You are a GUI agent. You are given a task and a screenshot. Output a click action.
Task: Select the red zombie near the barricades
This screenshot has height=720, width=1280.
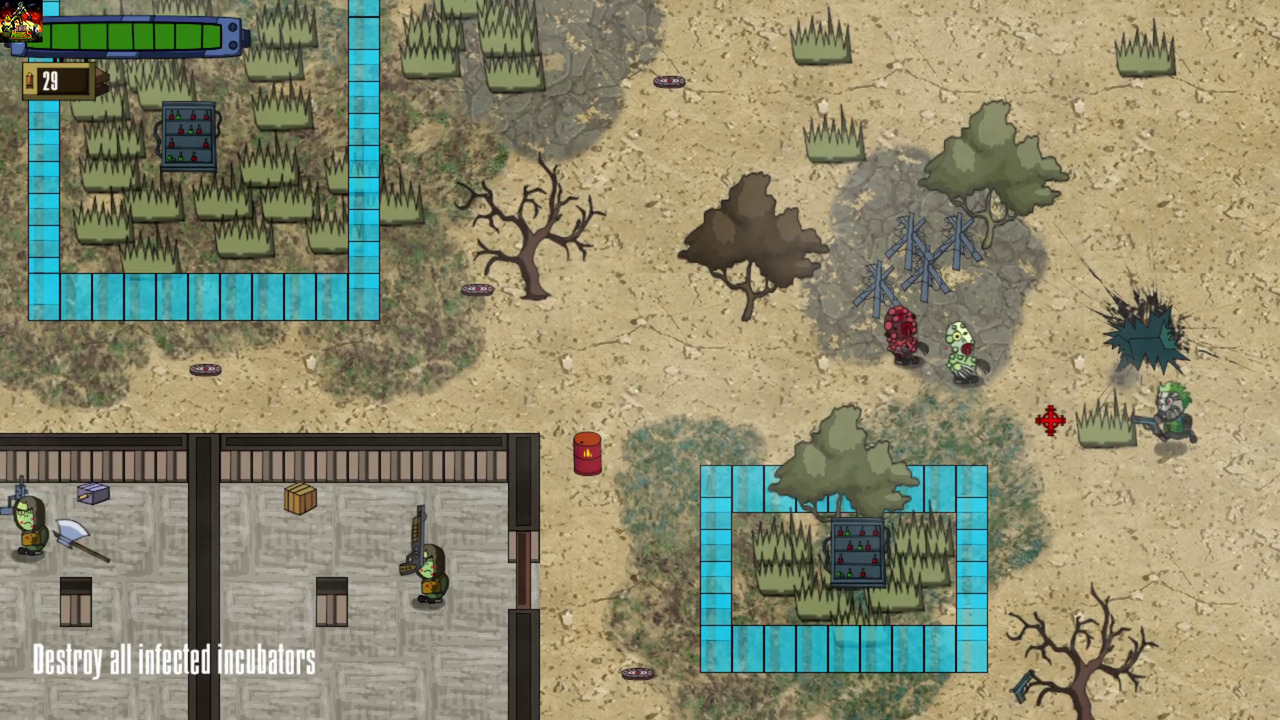point(900,337)
